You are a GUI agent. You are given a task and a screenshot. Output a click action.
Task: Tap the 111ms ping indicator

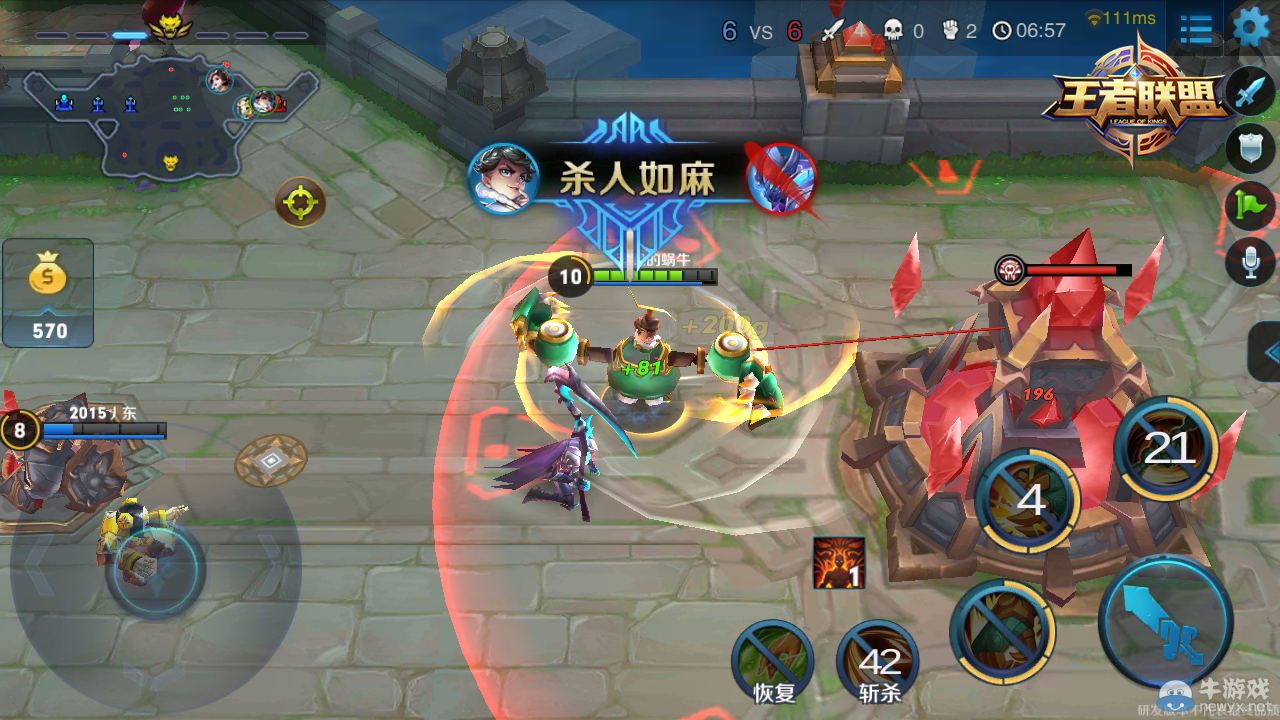point(1120,16)
